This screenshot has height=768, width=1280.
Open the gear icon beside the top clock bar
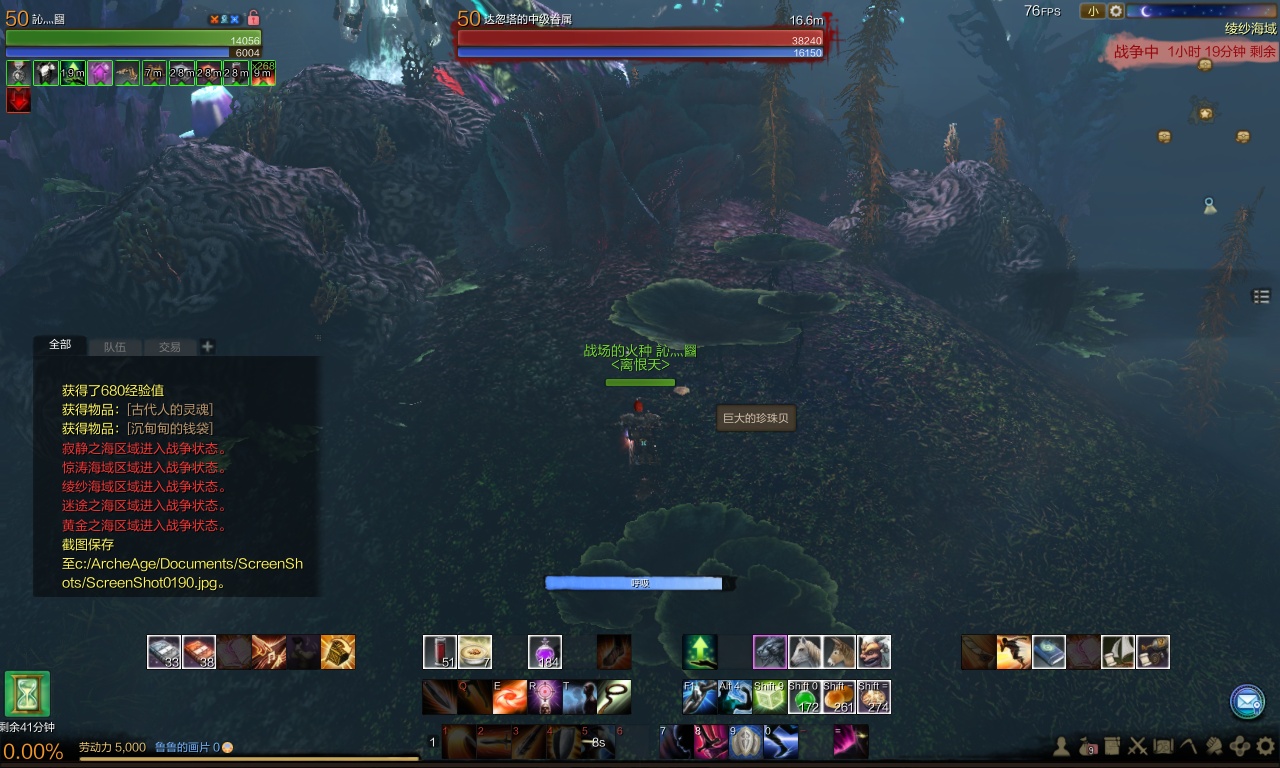[1116, 11]
